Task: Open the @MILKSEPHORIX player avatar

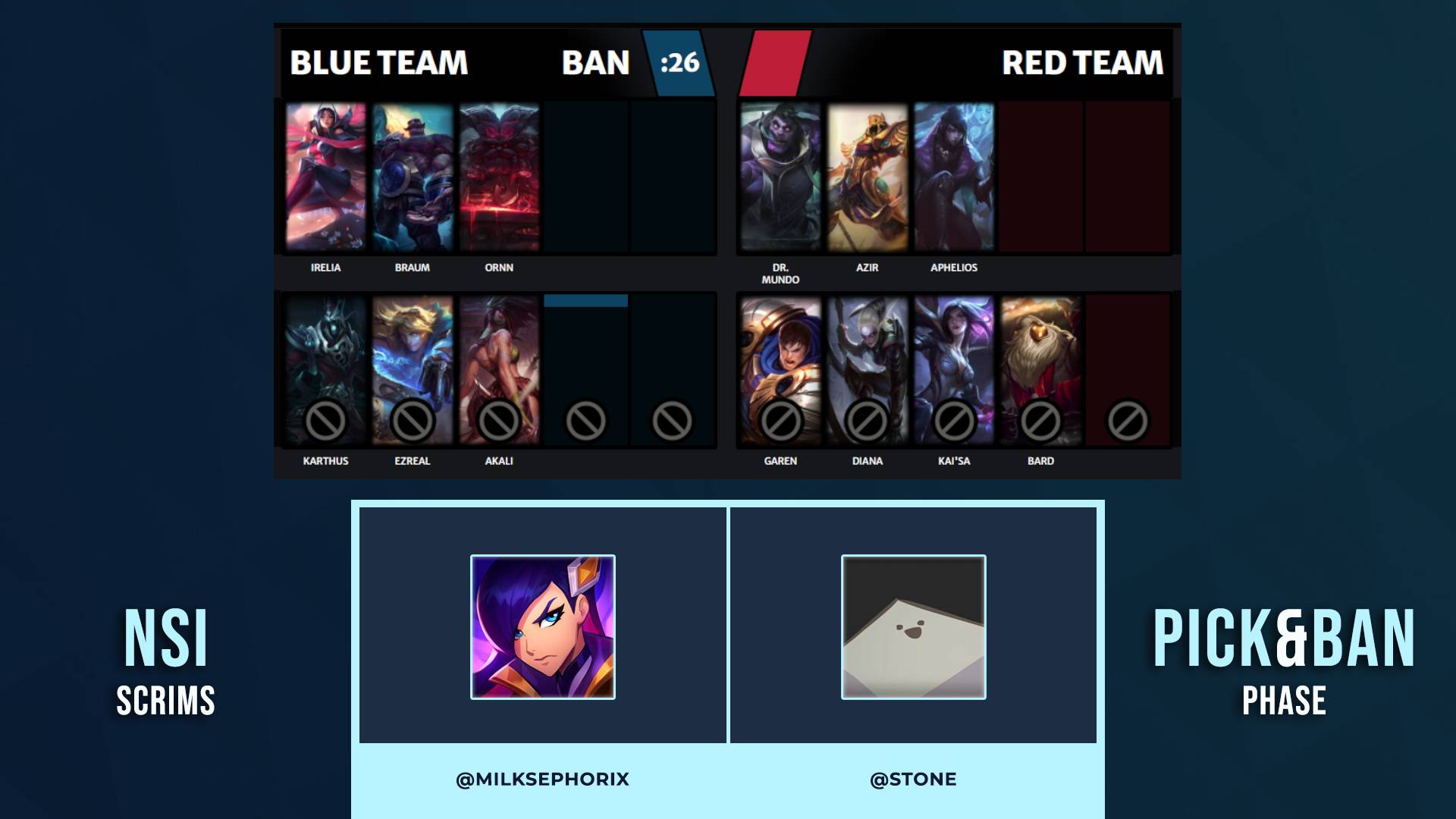Action: click(x=543, y=627)
